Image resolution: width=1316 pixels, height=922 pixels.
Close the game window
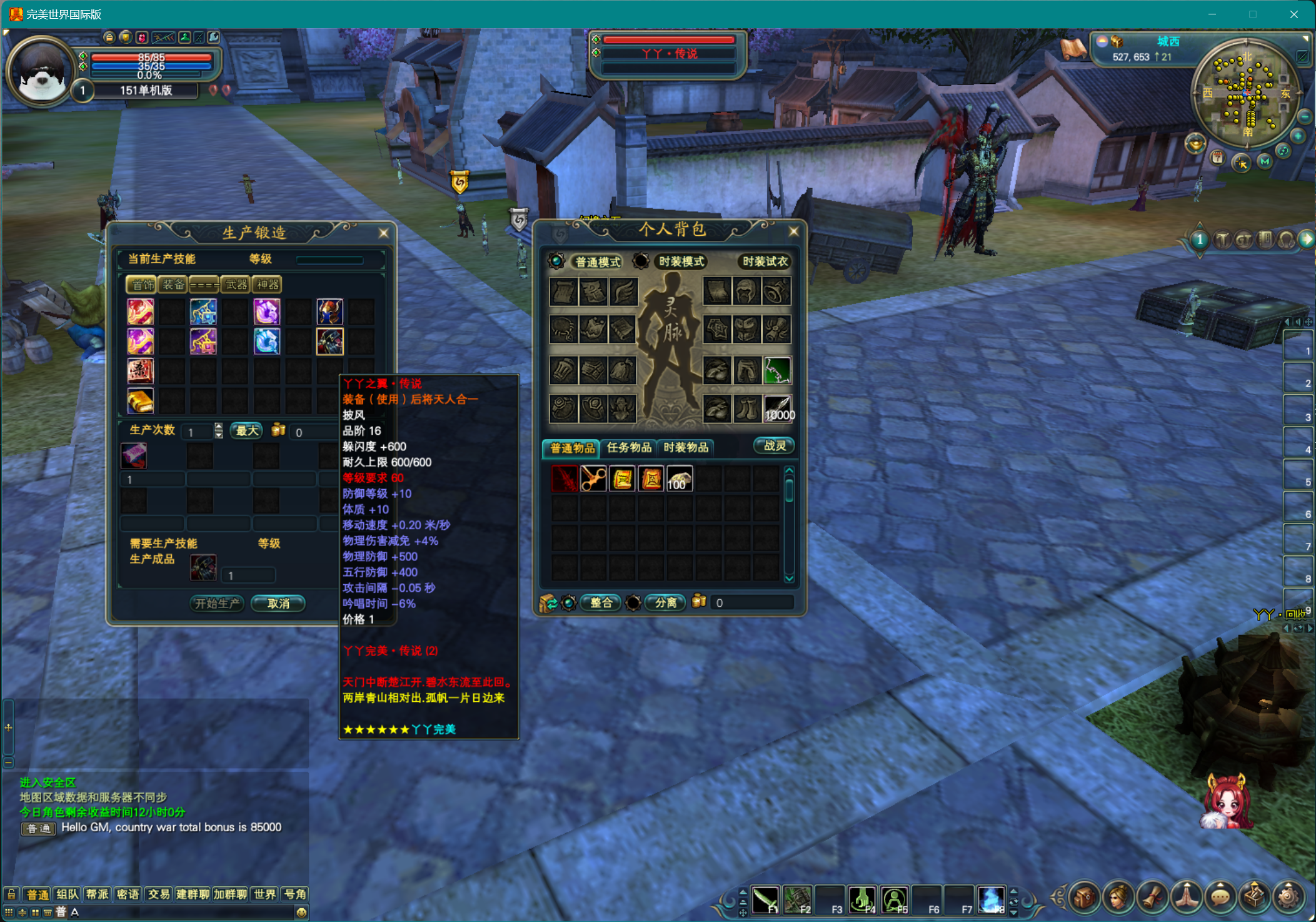pos(1293,14)
